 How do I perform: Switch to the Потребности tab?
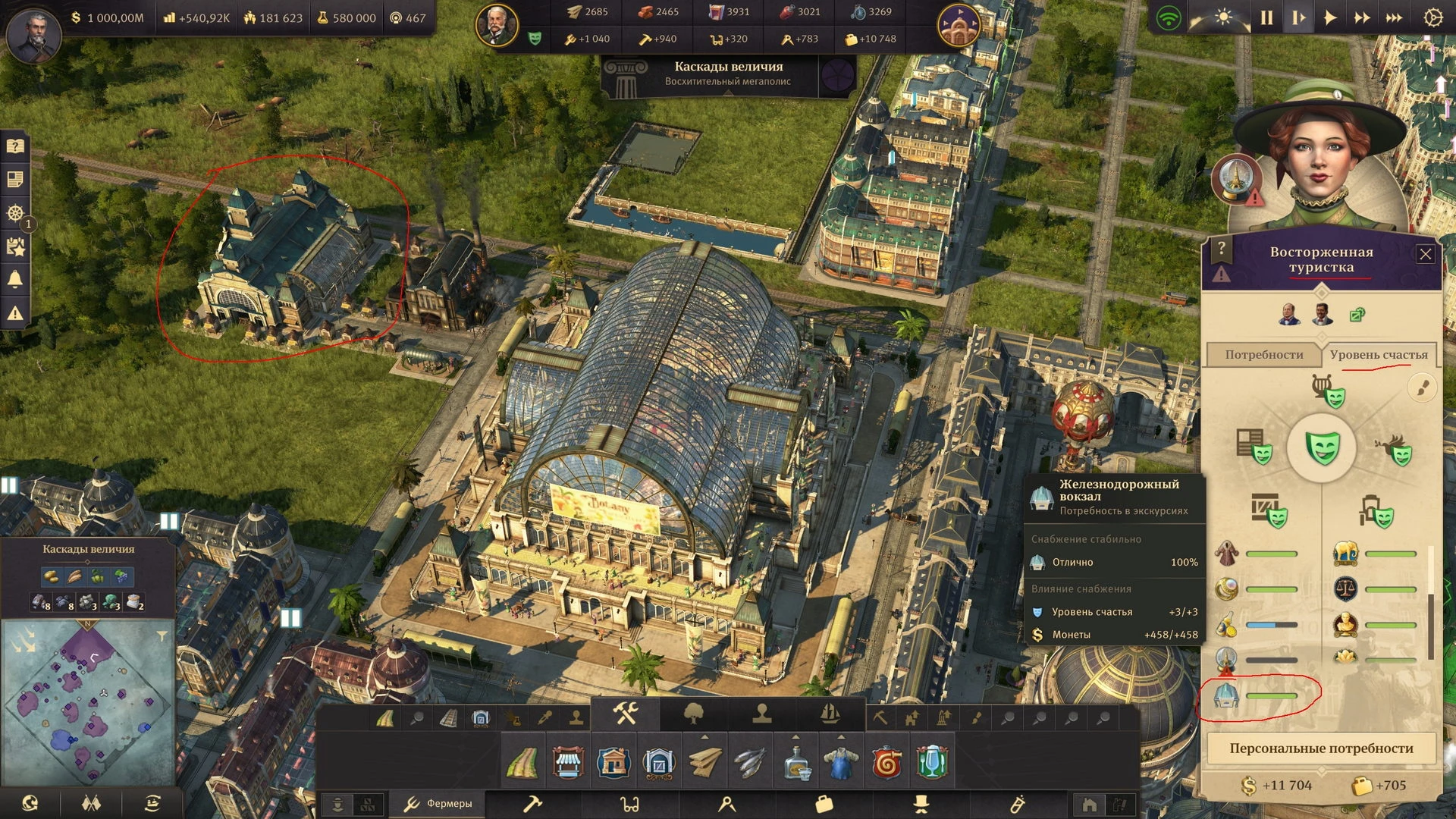pos(1263,355)
